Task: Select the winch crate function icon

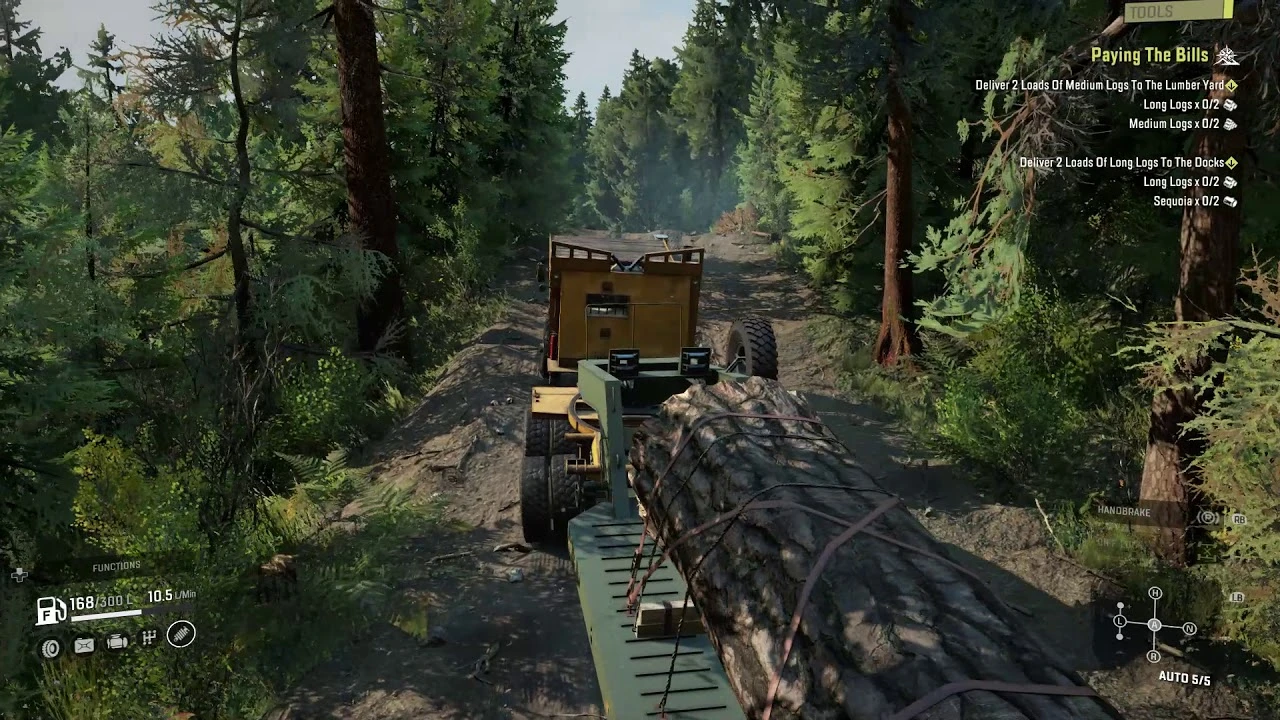Action: click(84, 645)
